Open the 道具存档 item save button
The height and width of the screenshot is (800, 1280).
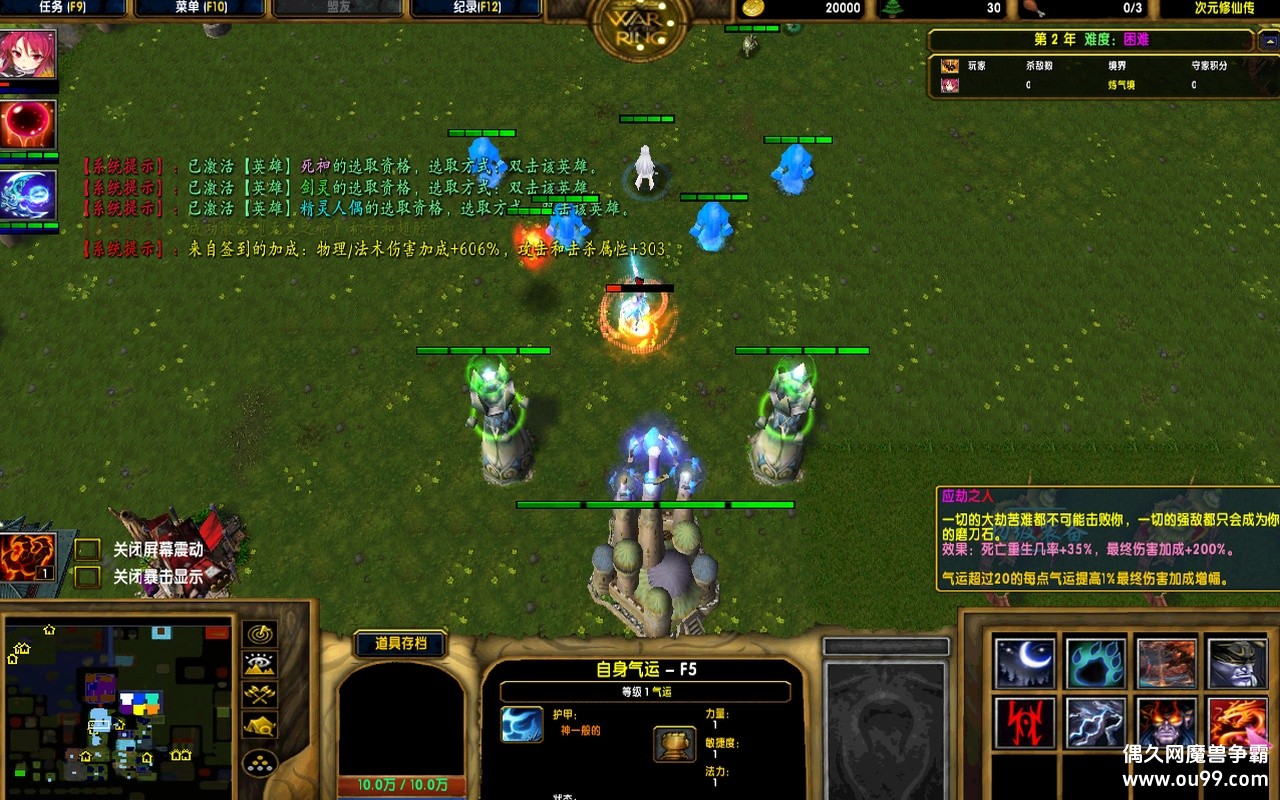click(x=400, y=644)
